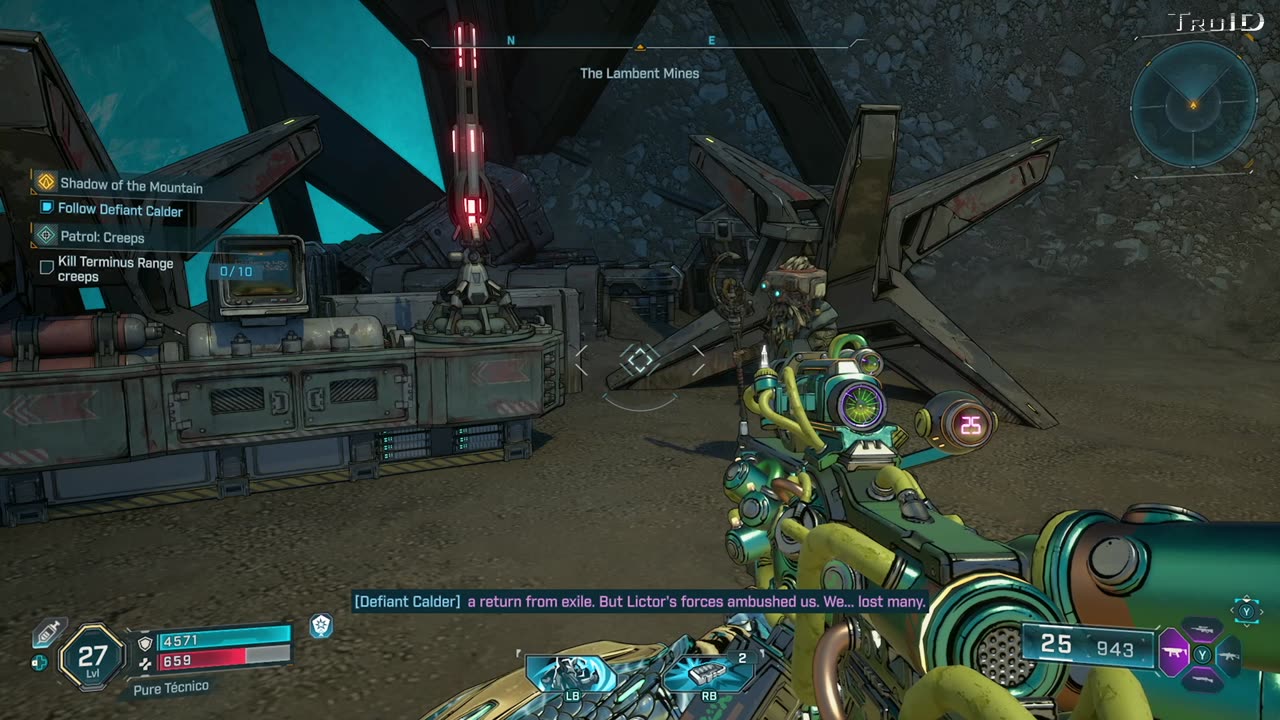Toggle the Kill Terminus Range creeps checkbox

(46, 267)
